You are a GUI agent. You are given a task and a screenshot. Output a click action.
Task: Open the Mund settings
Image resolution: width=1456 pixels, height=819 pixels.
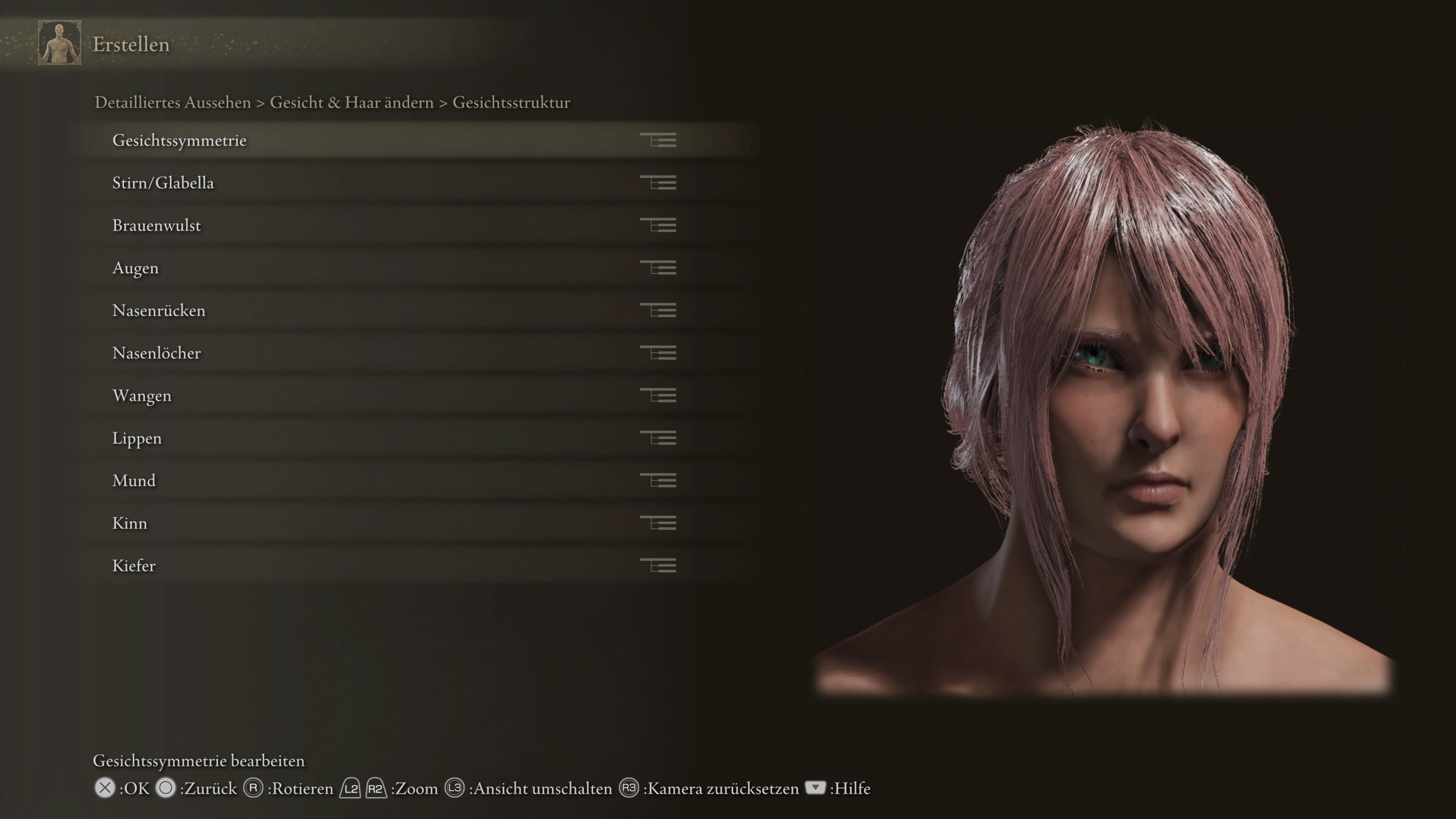[x=134, y=480]
